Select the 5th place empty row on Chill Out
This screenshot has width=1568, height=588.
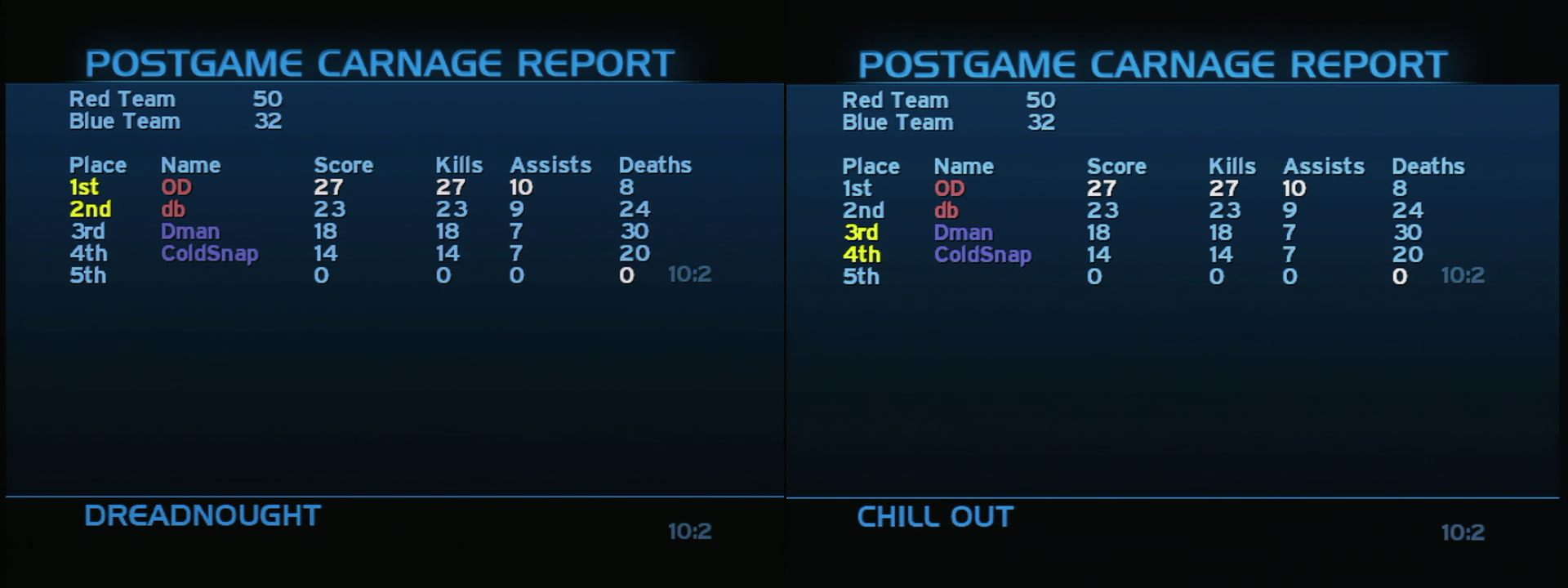coord(862,277)
